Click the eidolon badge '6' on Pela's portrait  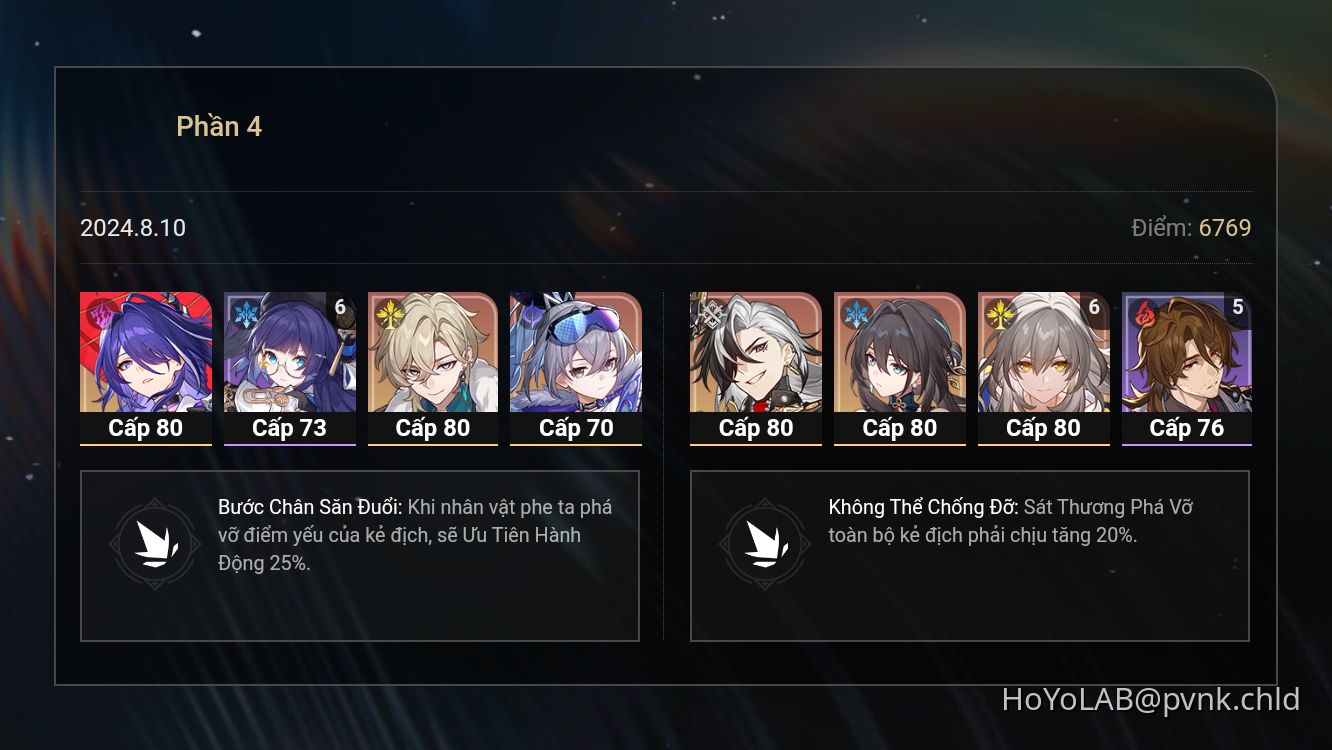[x=340, y=308]
